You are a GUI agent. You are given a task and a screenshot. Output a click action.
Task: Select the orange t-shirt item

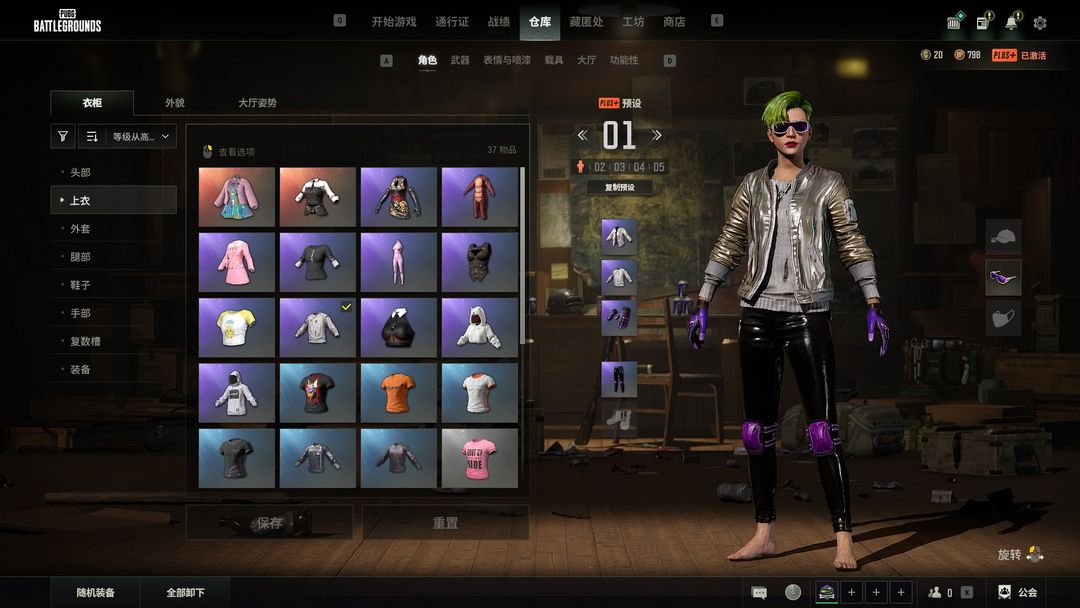pos(398,393)
